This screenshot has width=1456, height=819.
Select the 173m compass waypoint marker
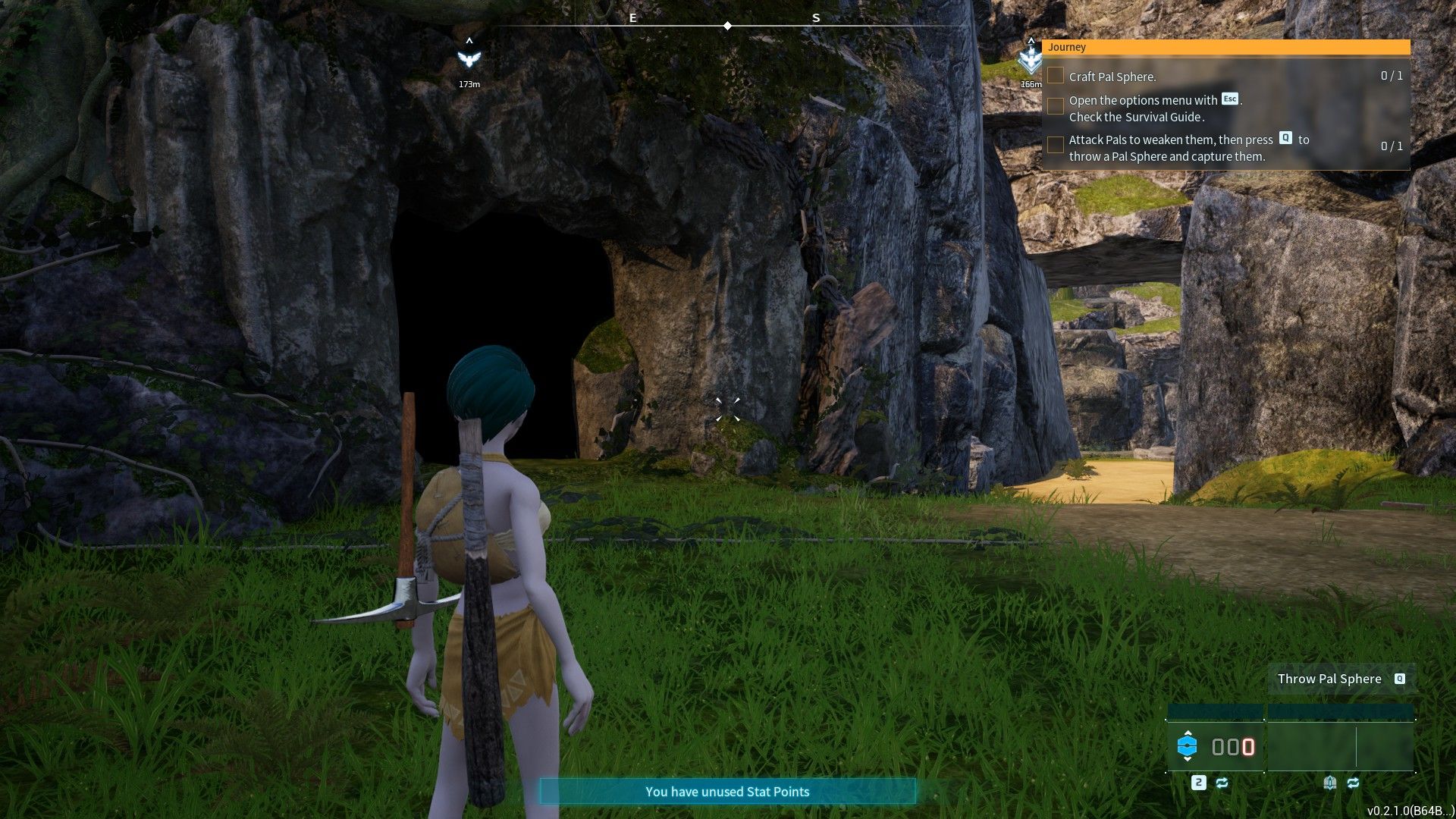(469, 59)
